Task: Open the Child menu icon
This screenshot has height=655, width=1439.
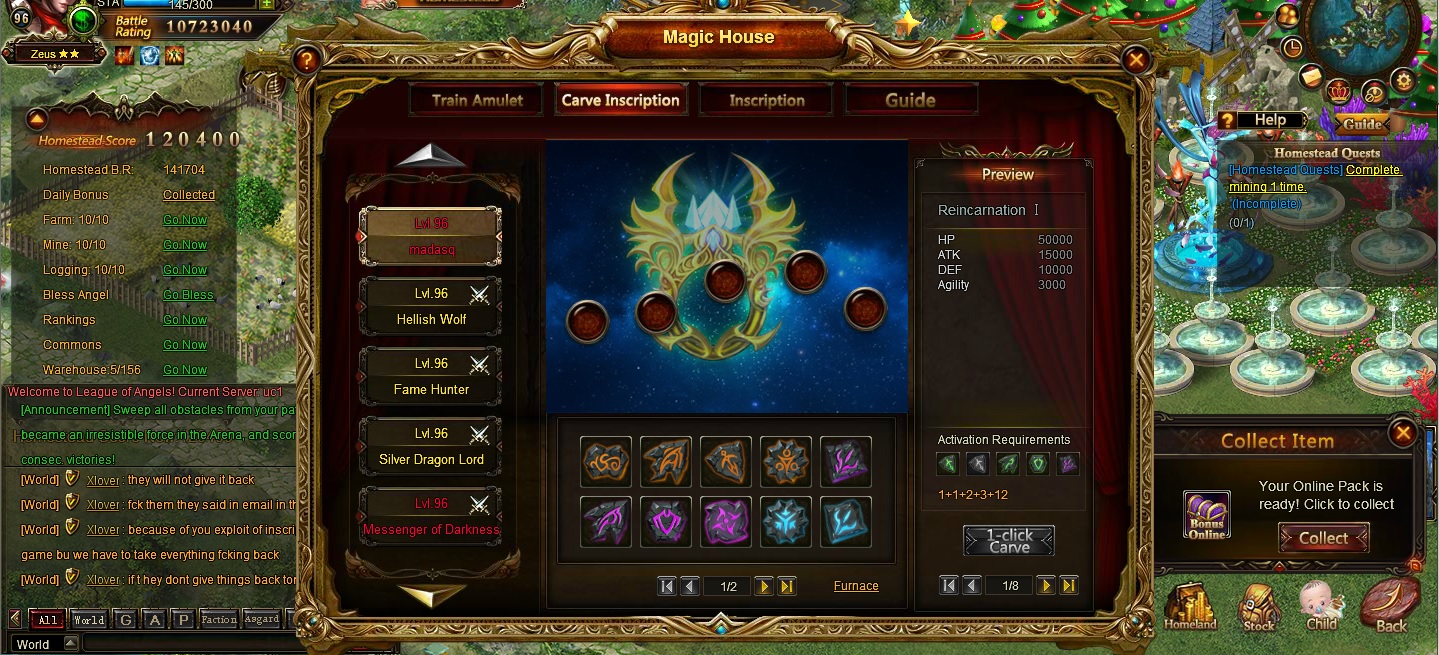Action: click(1321, 607)
